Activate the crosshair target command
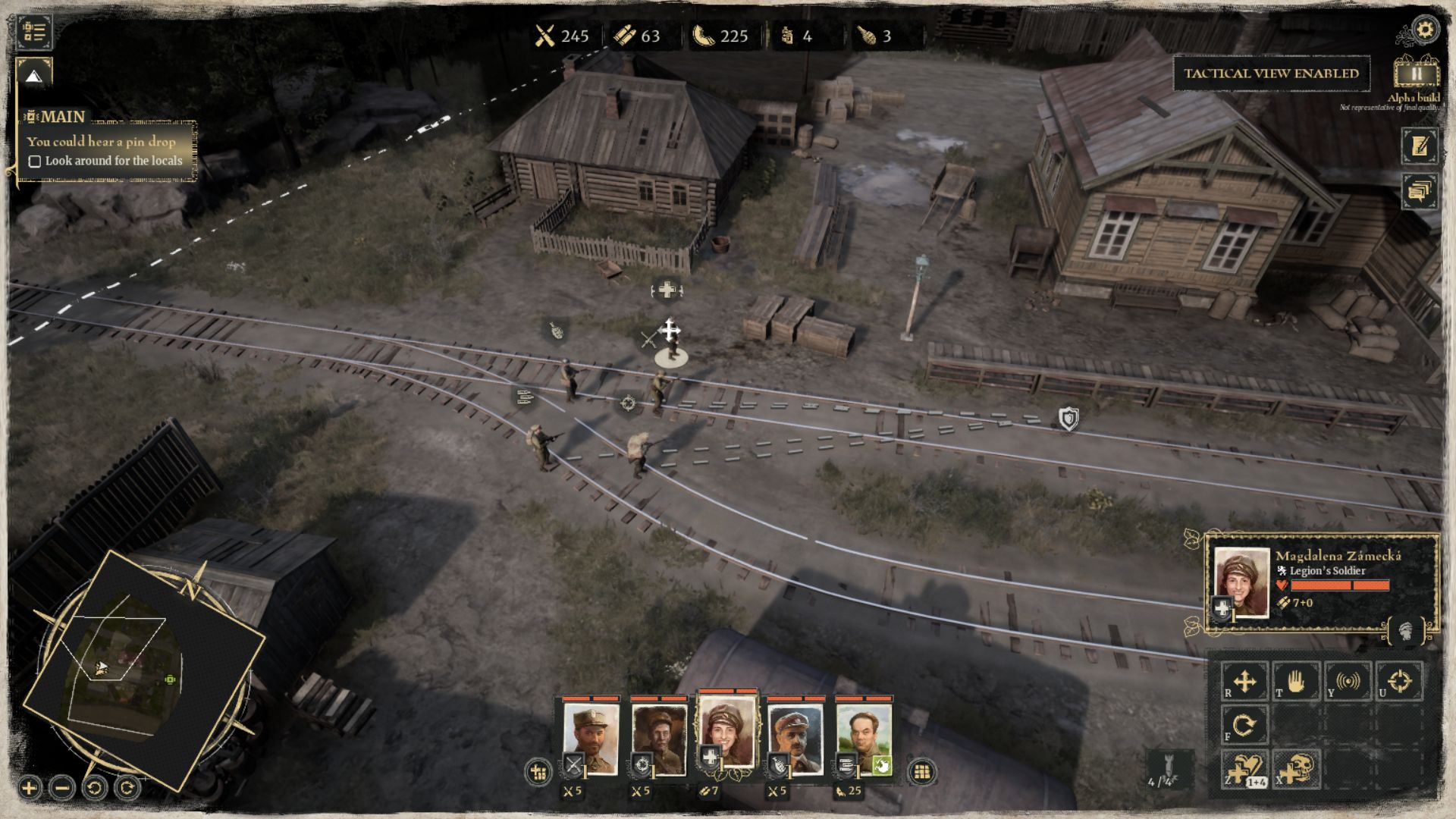This screenshot has width=1456, height=819. coord(1399,681)
